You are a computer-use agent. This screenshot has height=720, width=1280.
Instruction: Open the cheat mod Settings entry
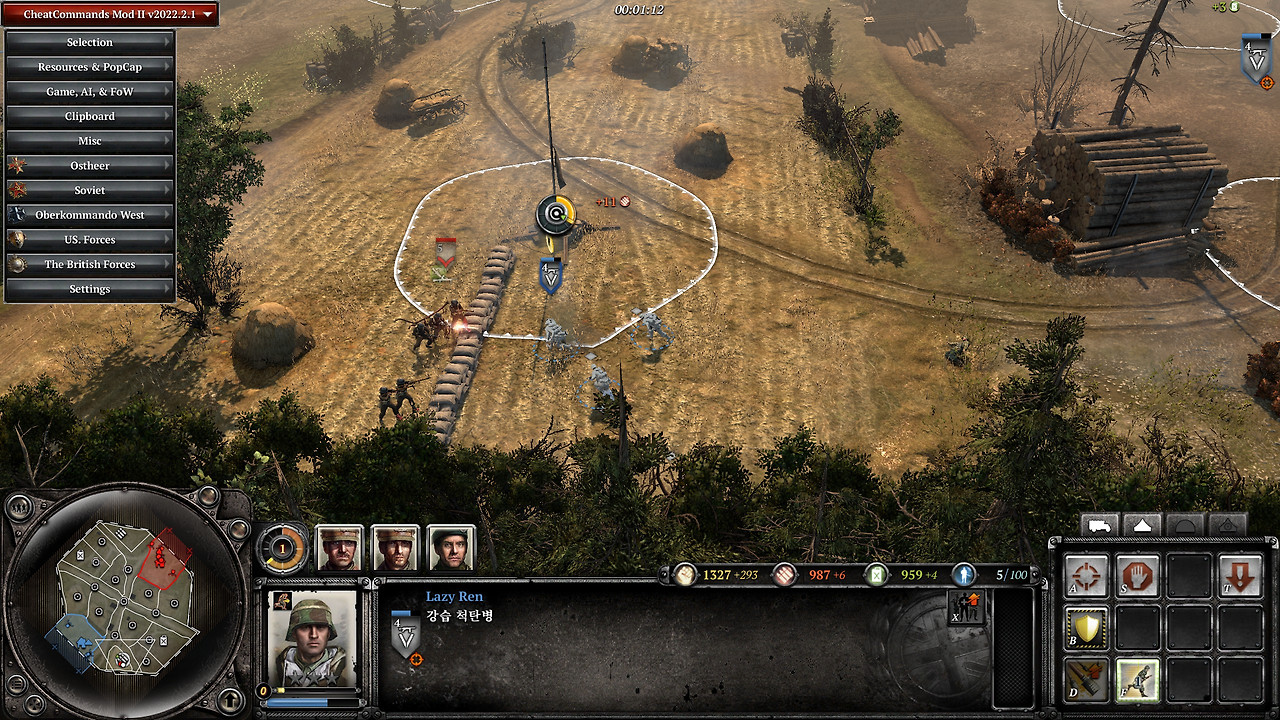tap(90, 289)
